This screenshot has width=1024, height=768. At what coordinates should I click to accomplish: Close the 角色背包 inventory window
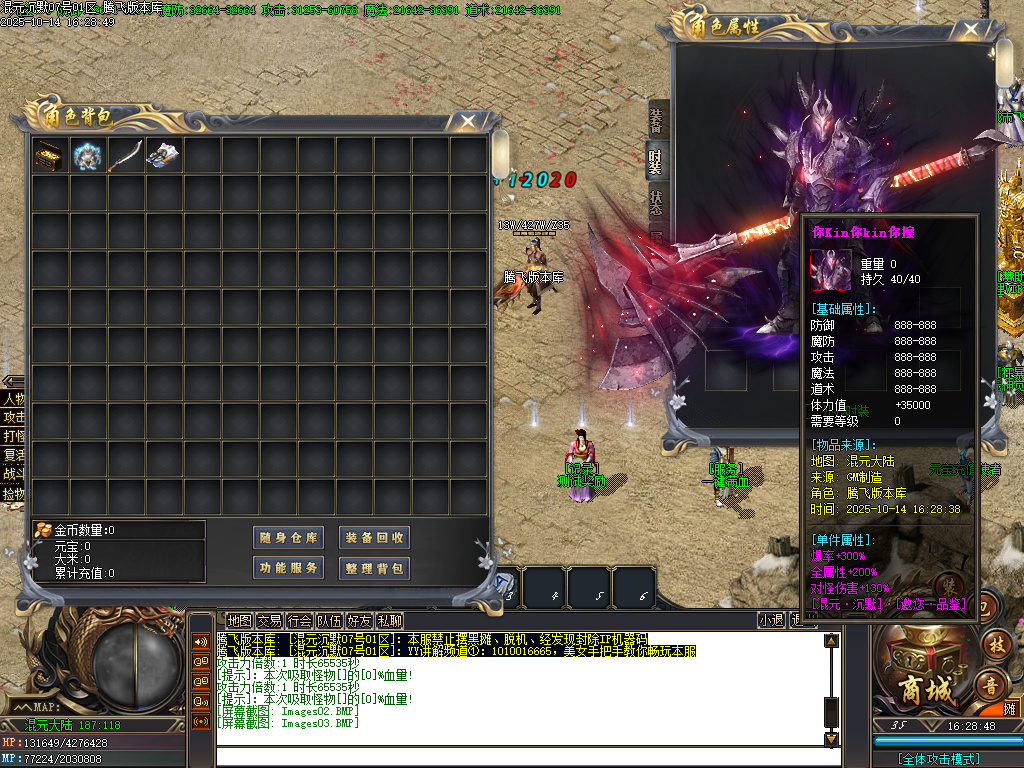coord(468,121)
